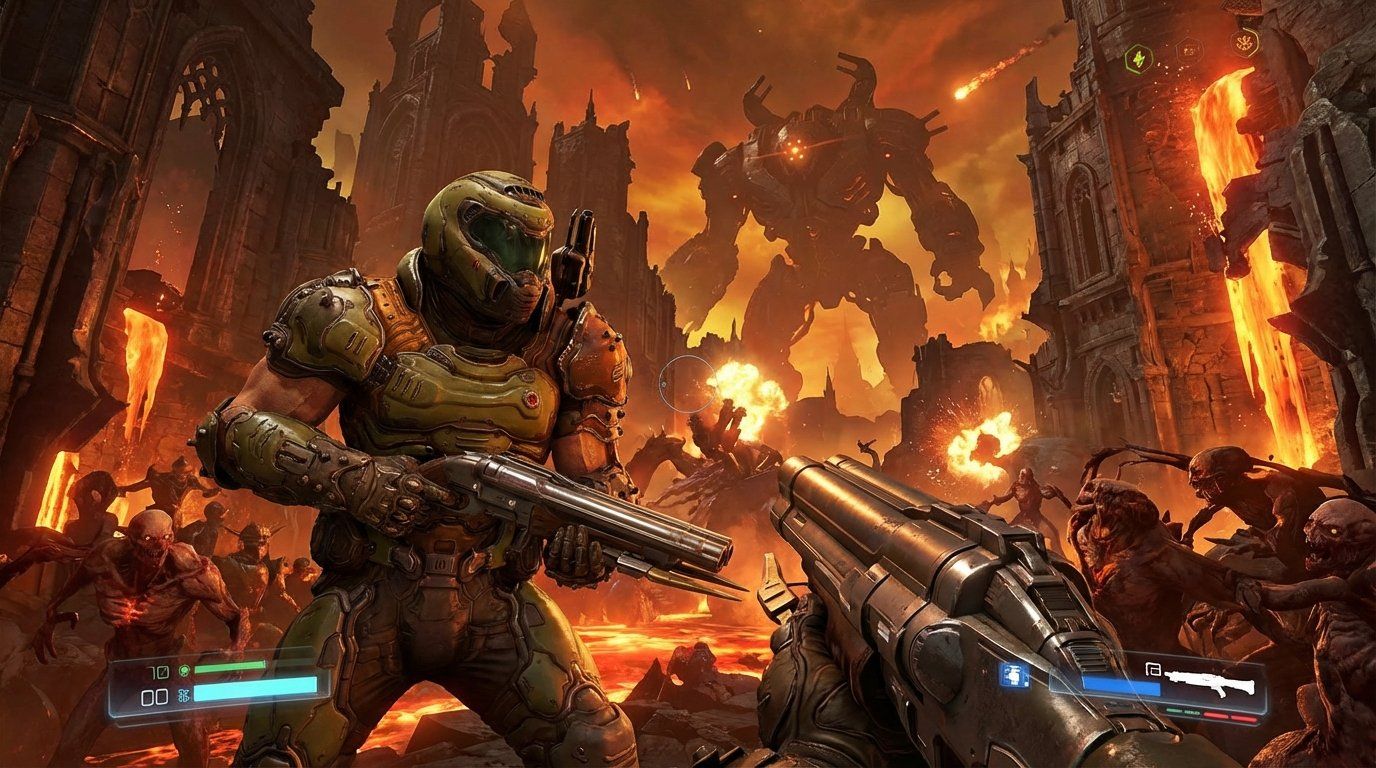Toggle the first red weapon mod pip

click(x=1215, y=715)
